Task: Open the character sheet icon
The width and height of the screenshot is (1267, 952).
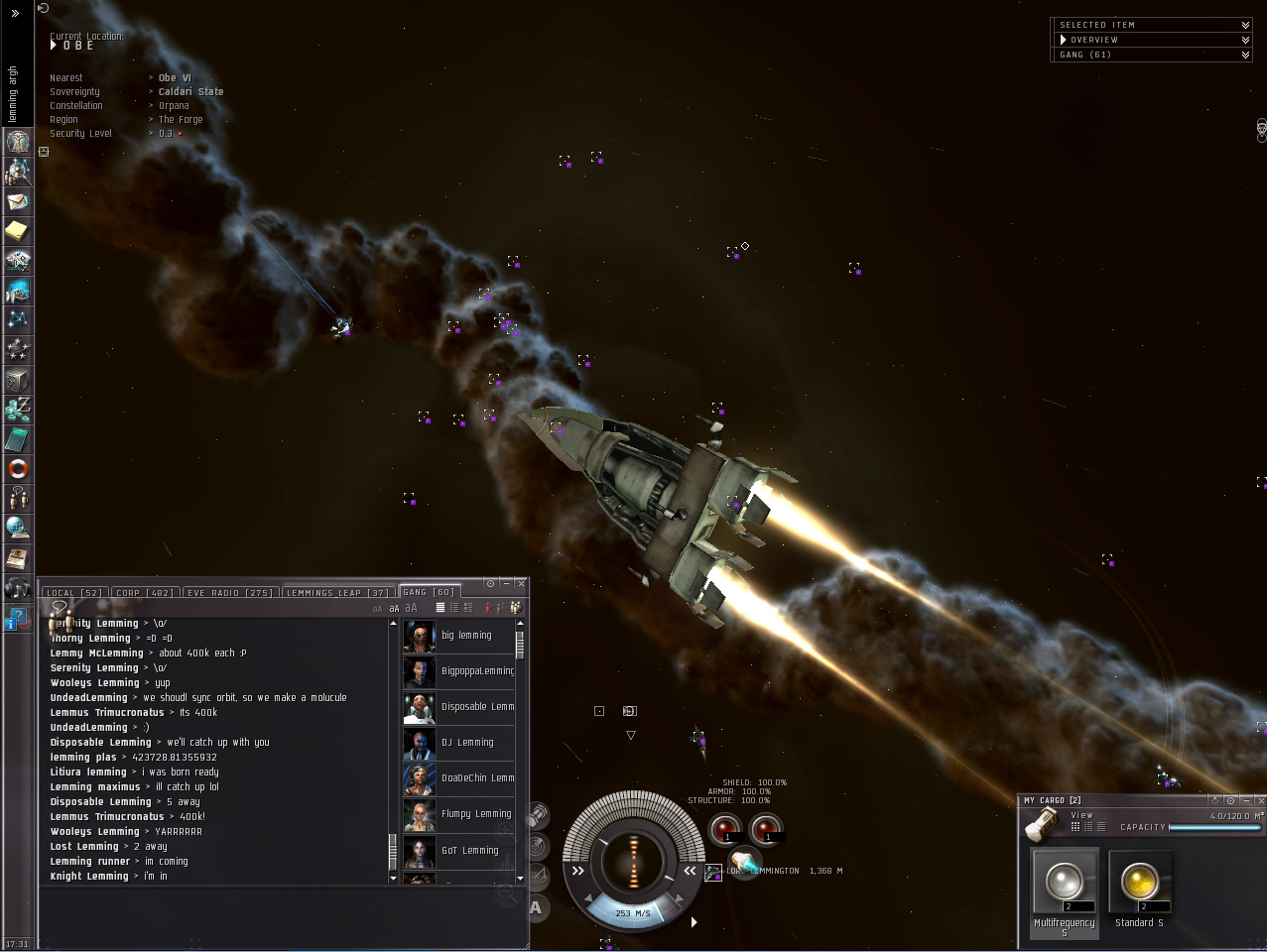Action: 18,141
